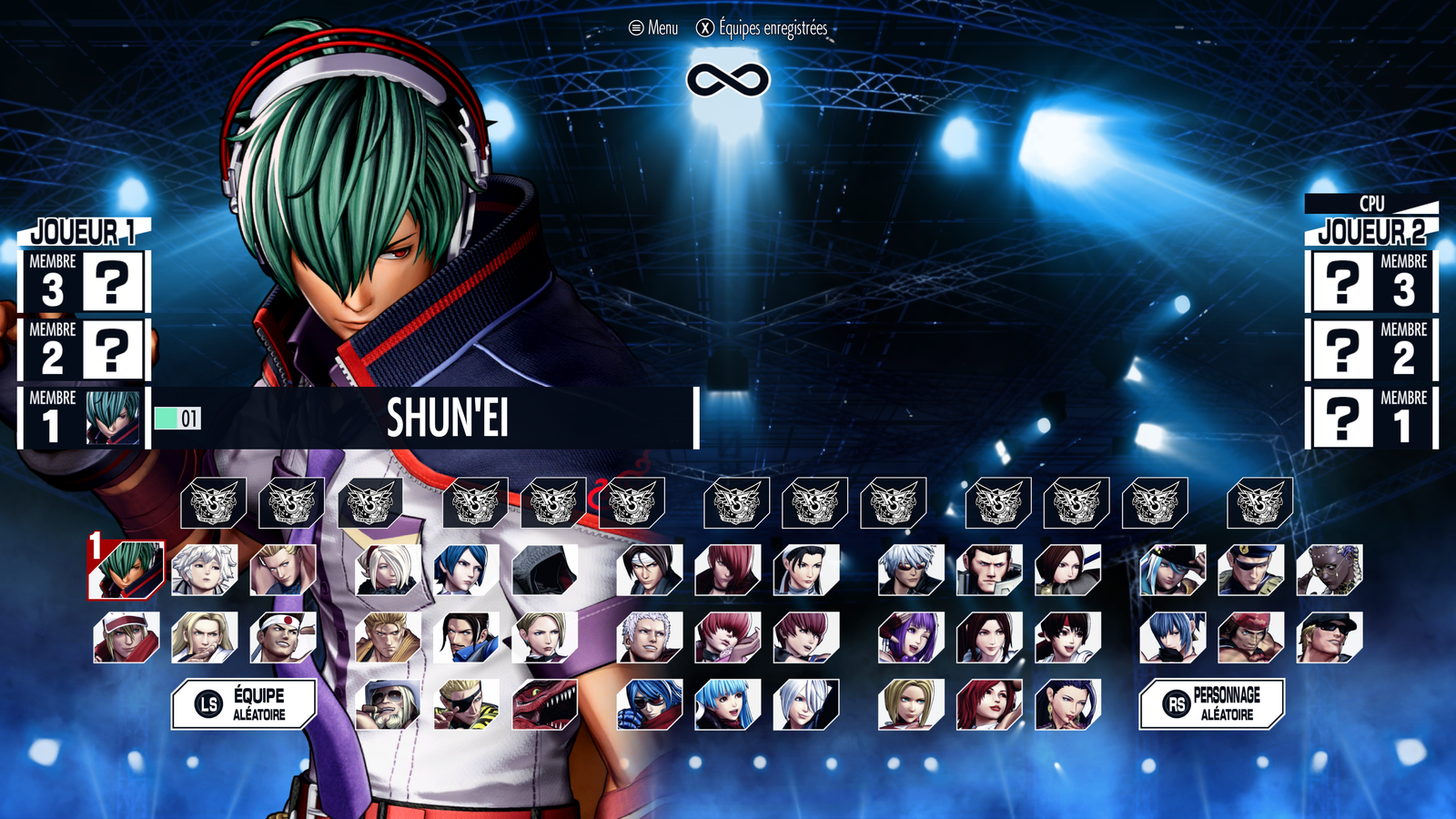Select Joe Higashi with the headband

(283, 637)
